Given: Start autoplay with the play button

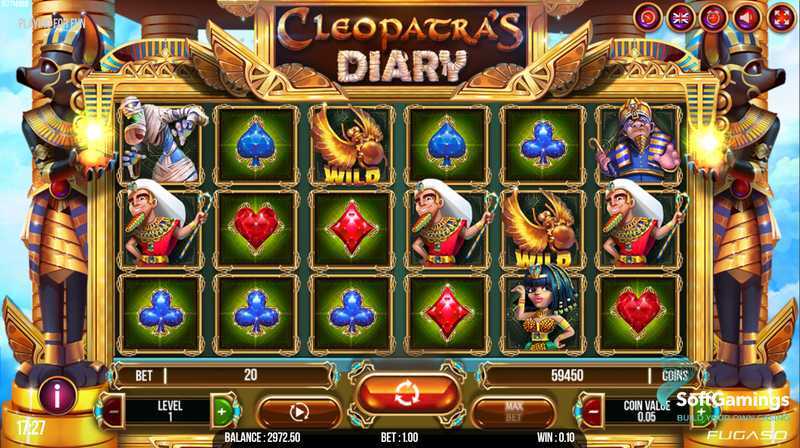Looking at the screenshot, I should [298, 411].
